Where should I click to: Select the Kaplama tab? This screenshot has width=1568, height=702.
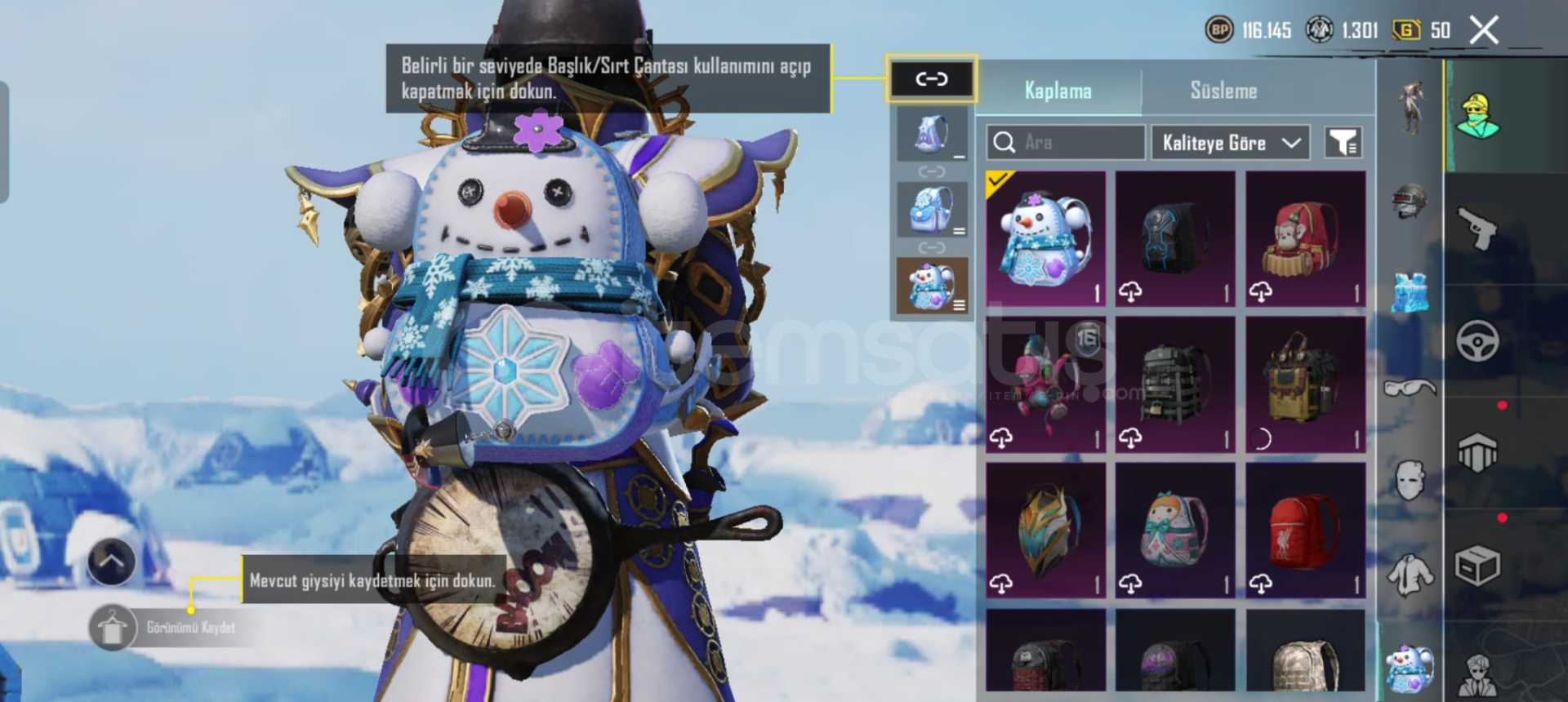click(x=1058, y=91)
